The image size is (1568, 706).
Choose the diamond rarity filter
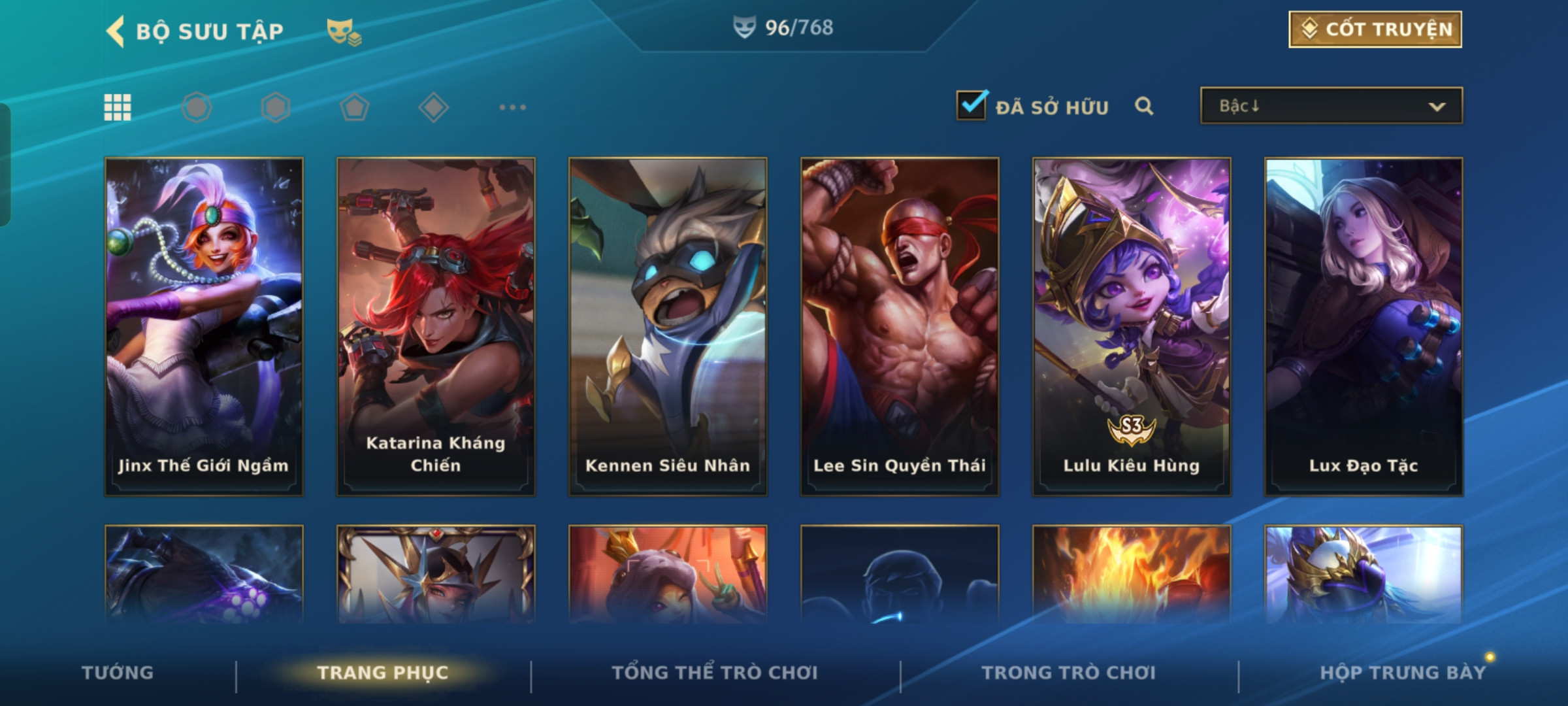(433, 107)
